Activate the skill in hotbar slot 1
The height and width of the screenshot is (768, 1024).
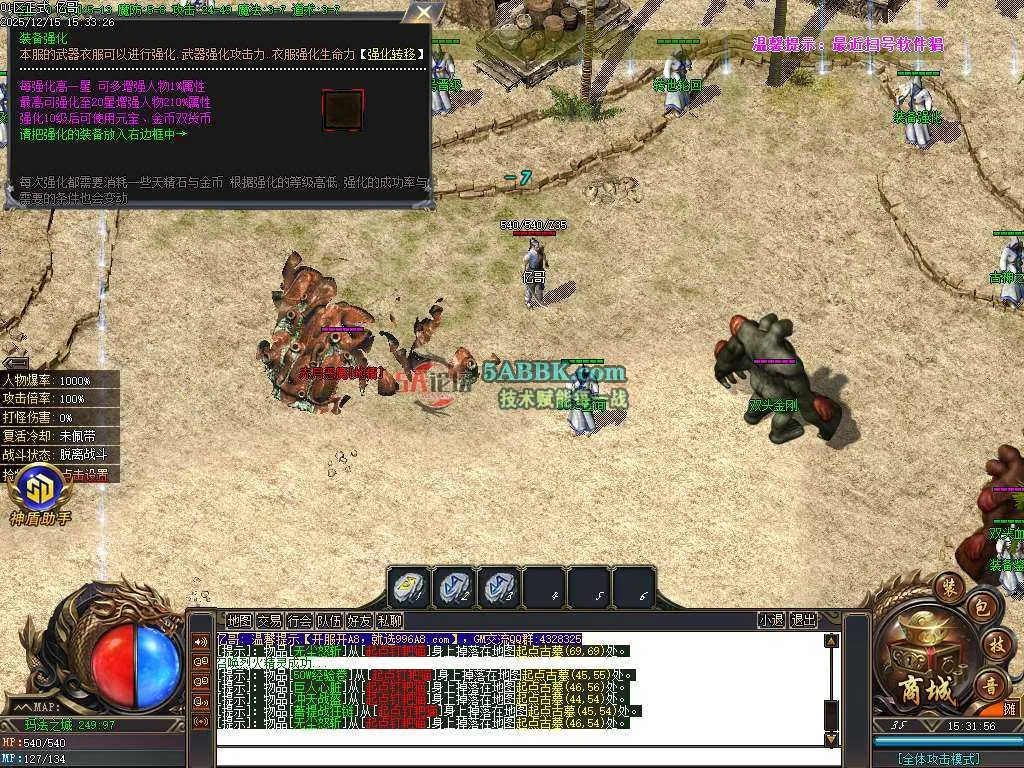pos(410,587)
